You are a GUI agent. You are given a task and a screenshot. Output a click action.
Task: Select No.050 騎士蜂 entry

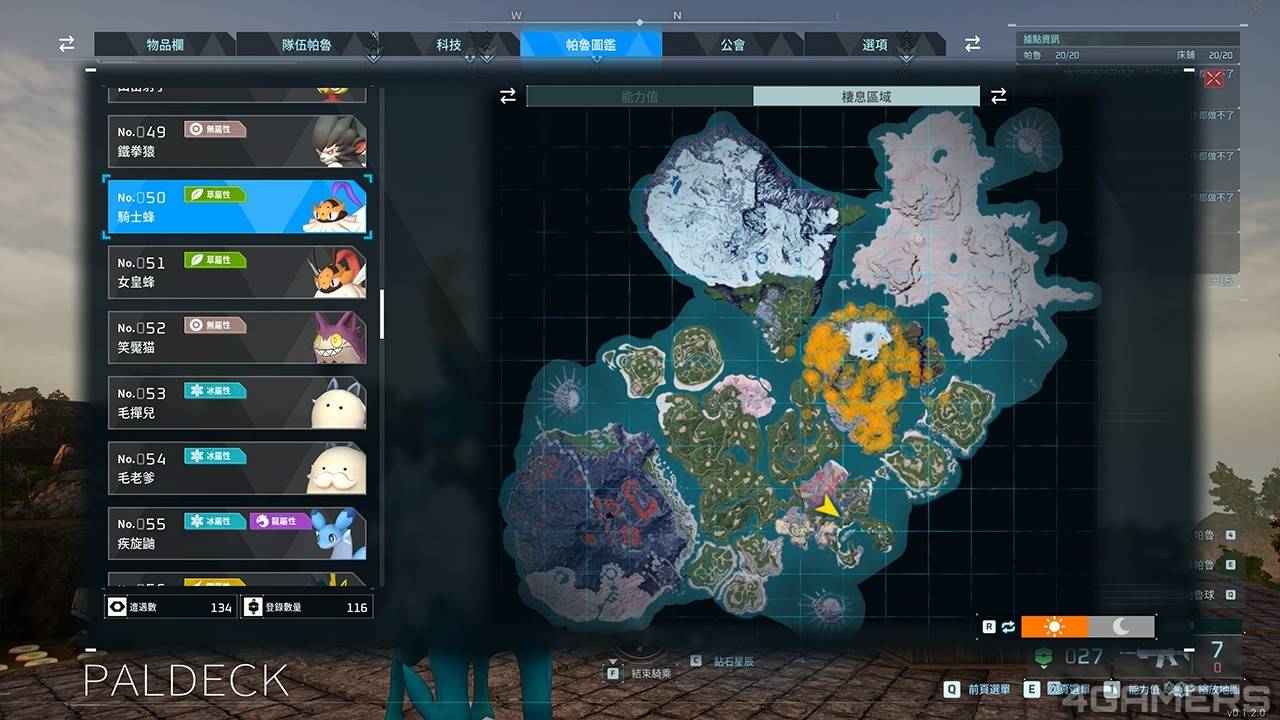(x=237, y=207)
